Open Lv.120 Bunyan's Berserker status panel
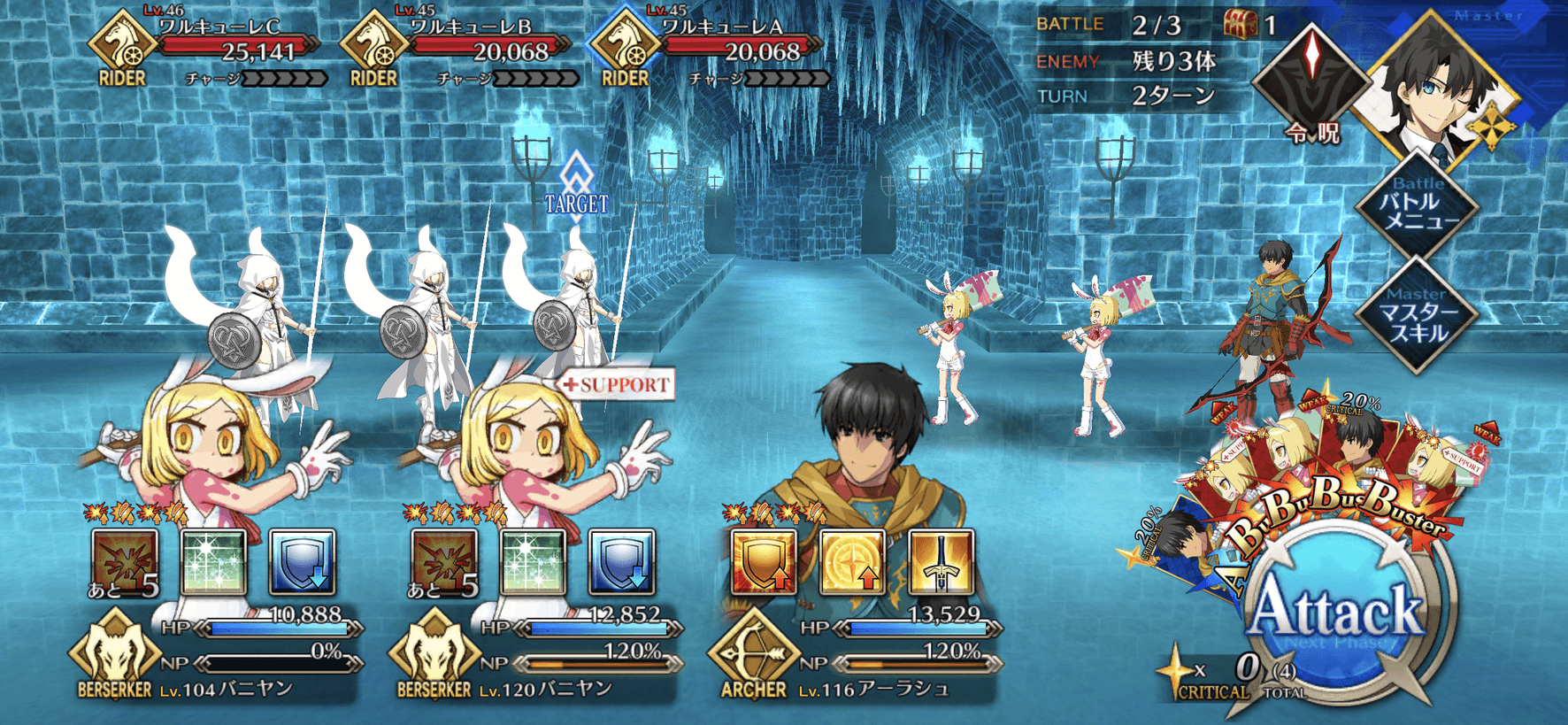The image size is (1568, 725). click(x=434, y=655)
